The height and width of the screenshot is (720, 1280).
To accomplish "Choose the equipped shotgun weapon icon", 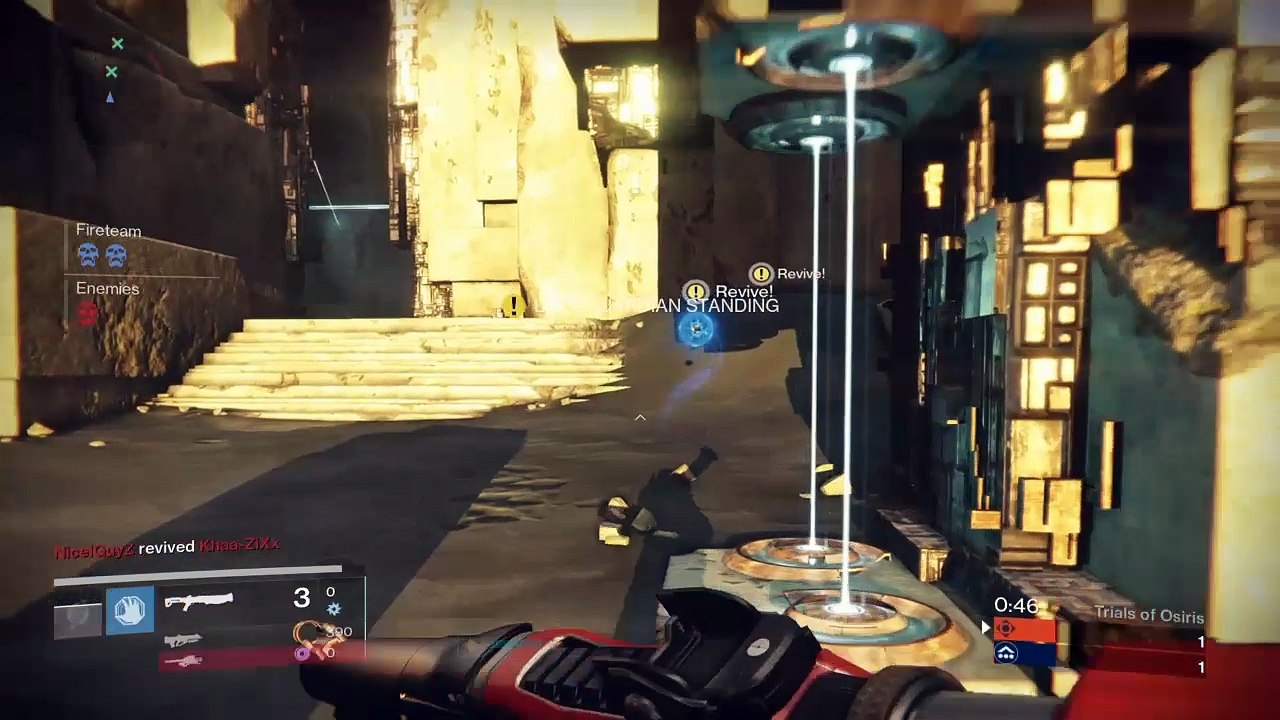I will [198, 600].
